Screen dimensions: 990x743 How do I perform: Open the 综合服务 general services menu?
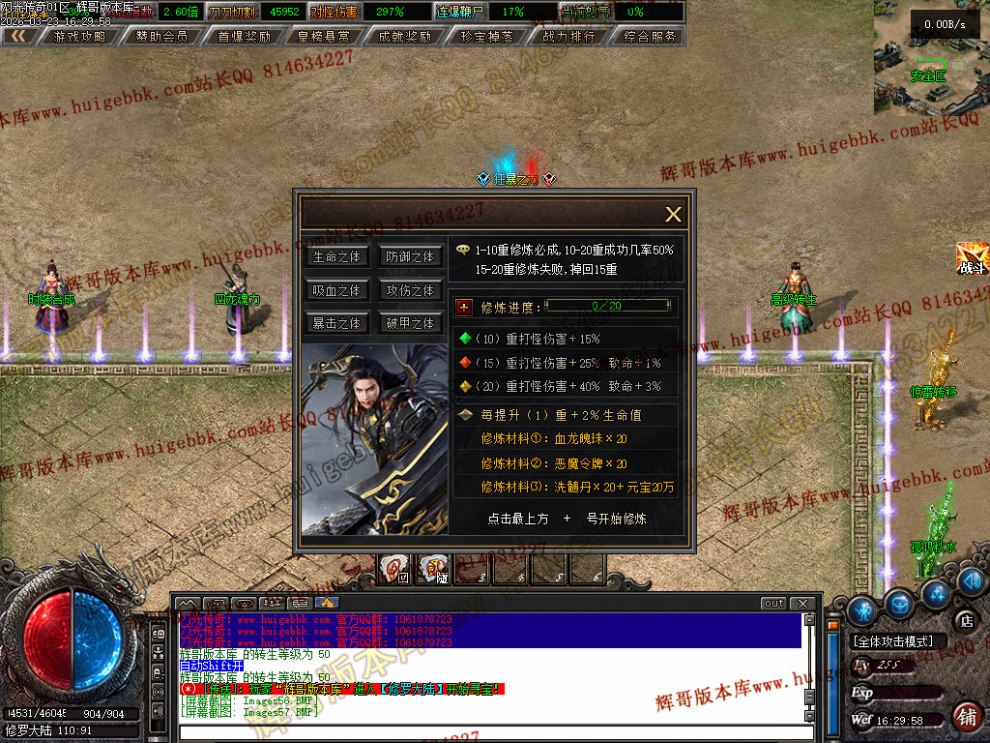(x=649, y=36)
